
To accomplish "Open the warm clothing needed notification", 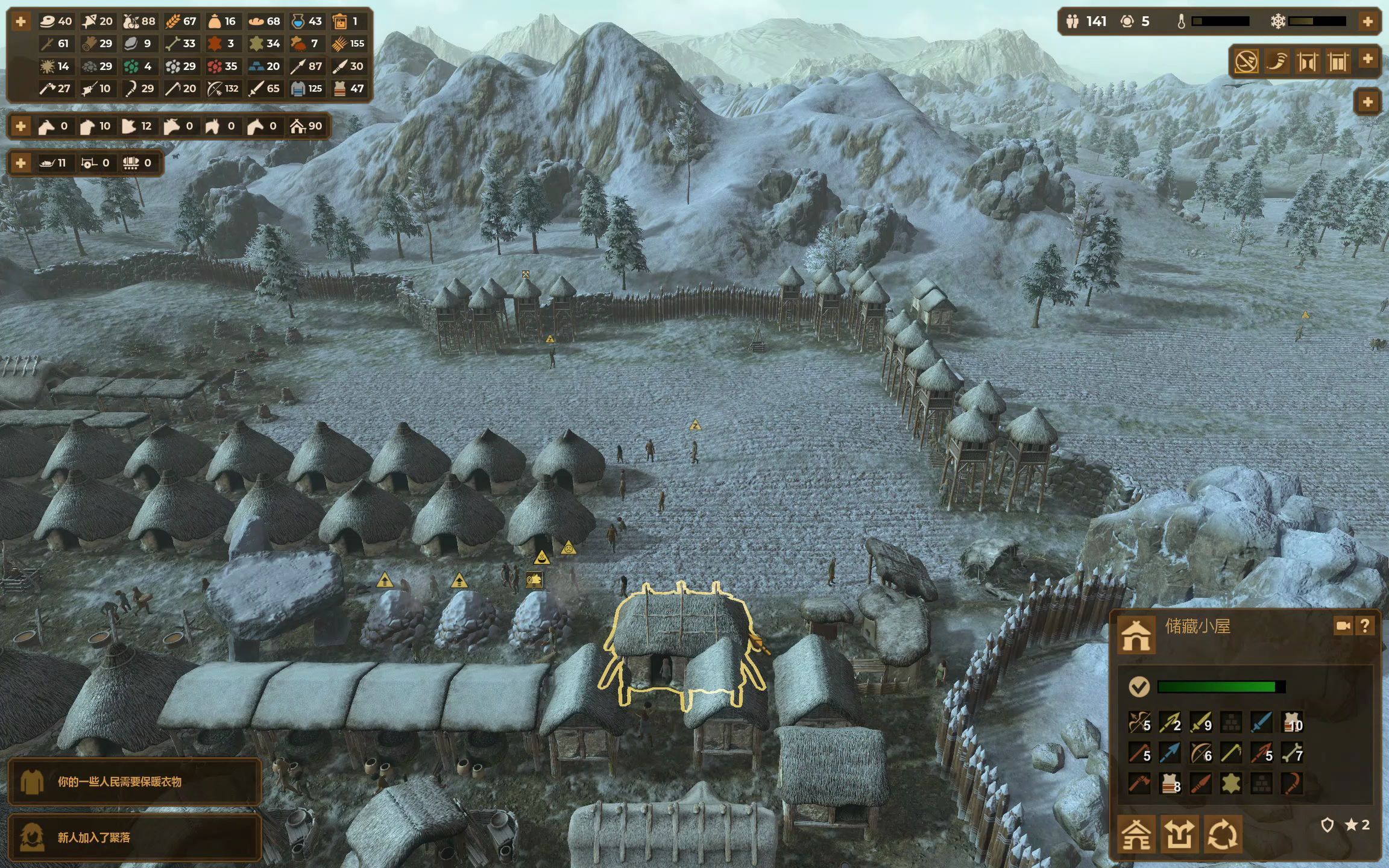I will tap(134, 782).
